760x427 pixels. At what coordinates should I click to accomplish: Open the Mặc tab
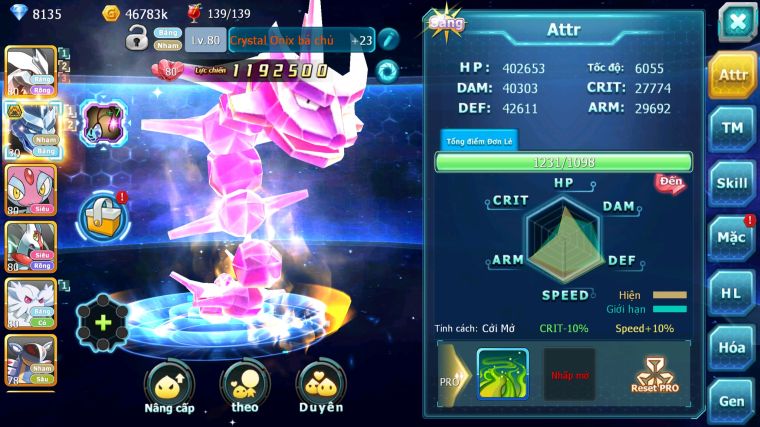click(732, 238)
